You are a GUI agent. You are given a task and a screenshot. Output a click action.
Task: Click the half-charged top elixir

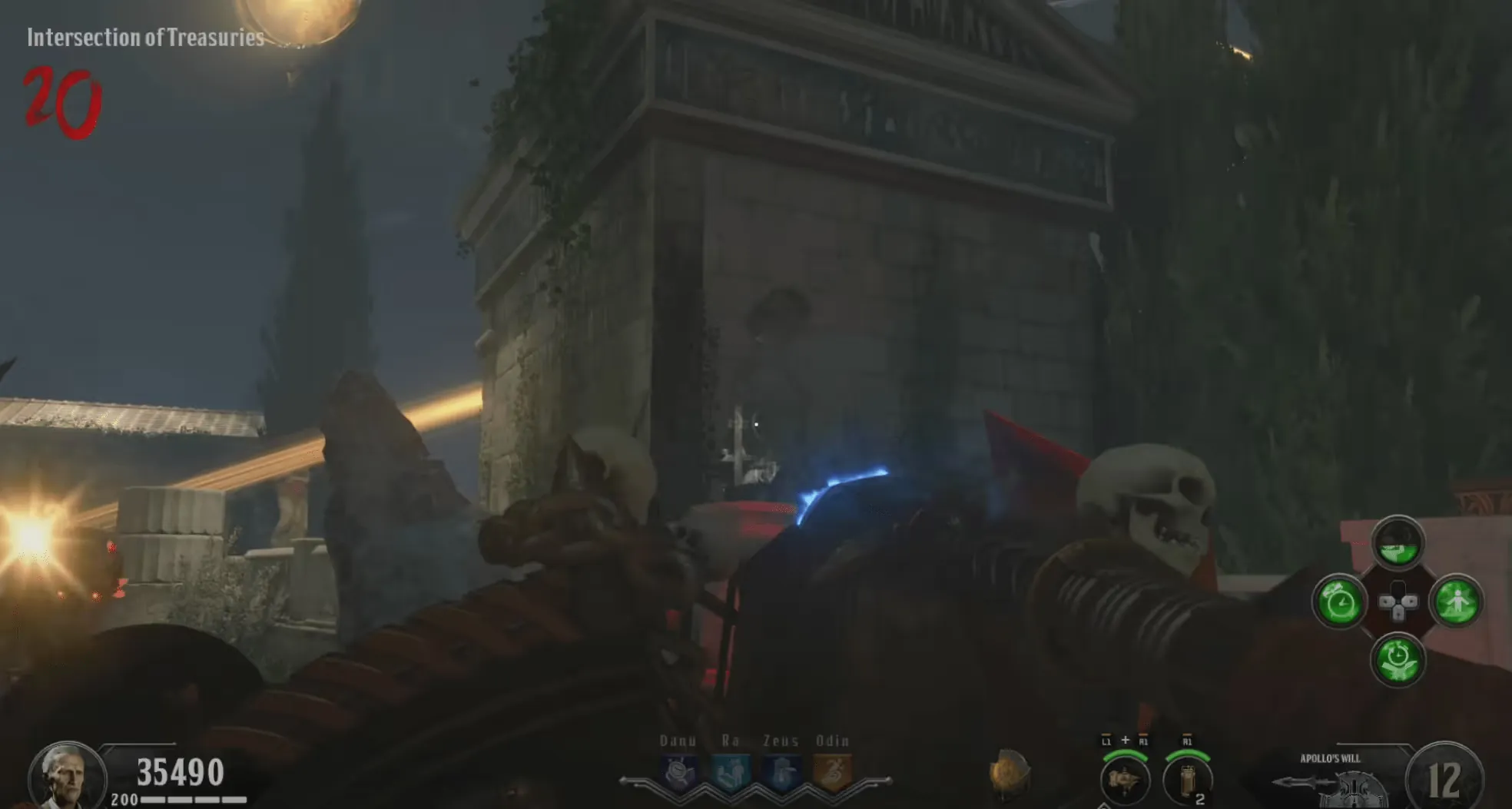point(1398,543)
